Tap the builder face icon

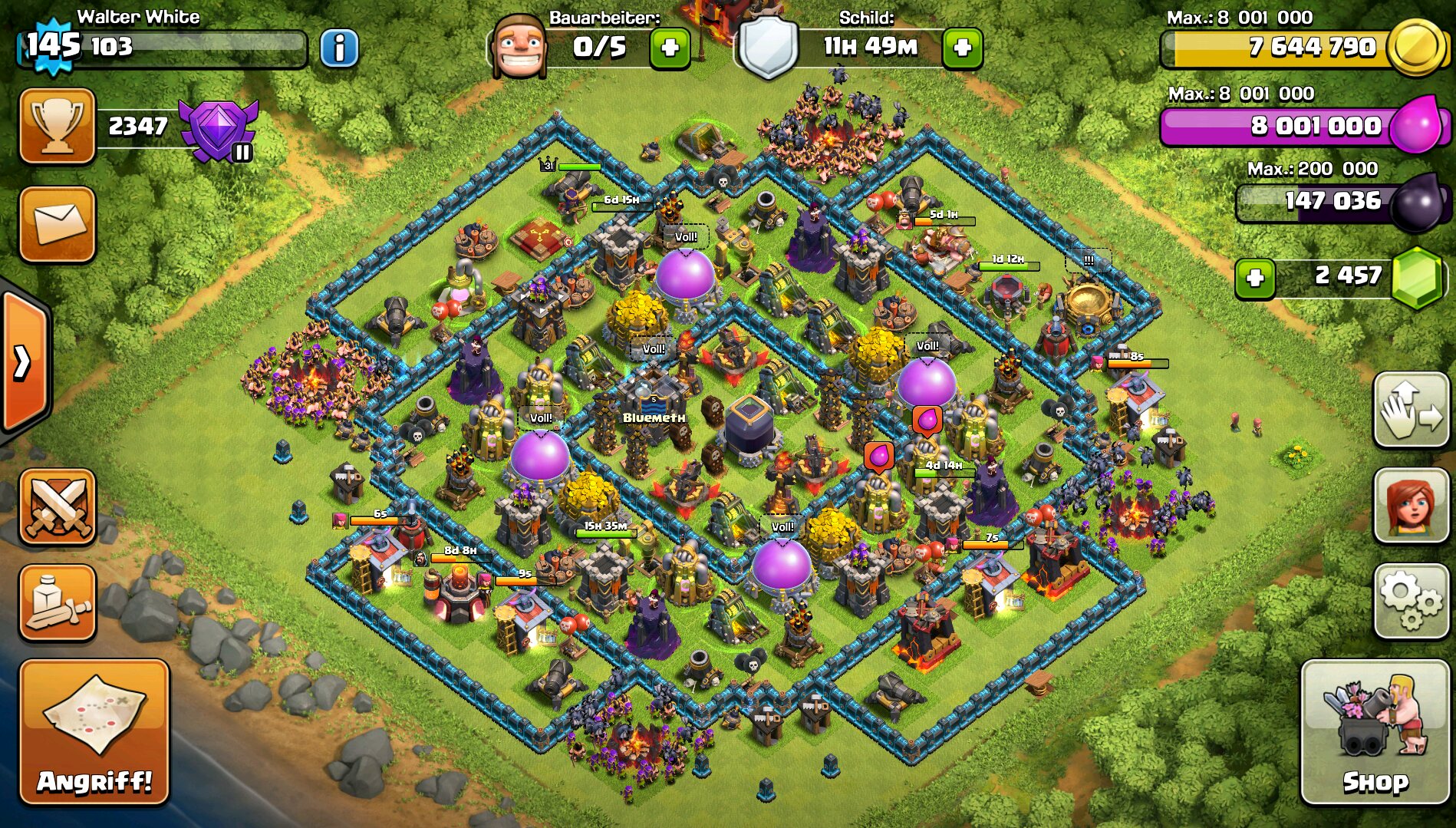pyautogui.click(x=519, y=48)
